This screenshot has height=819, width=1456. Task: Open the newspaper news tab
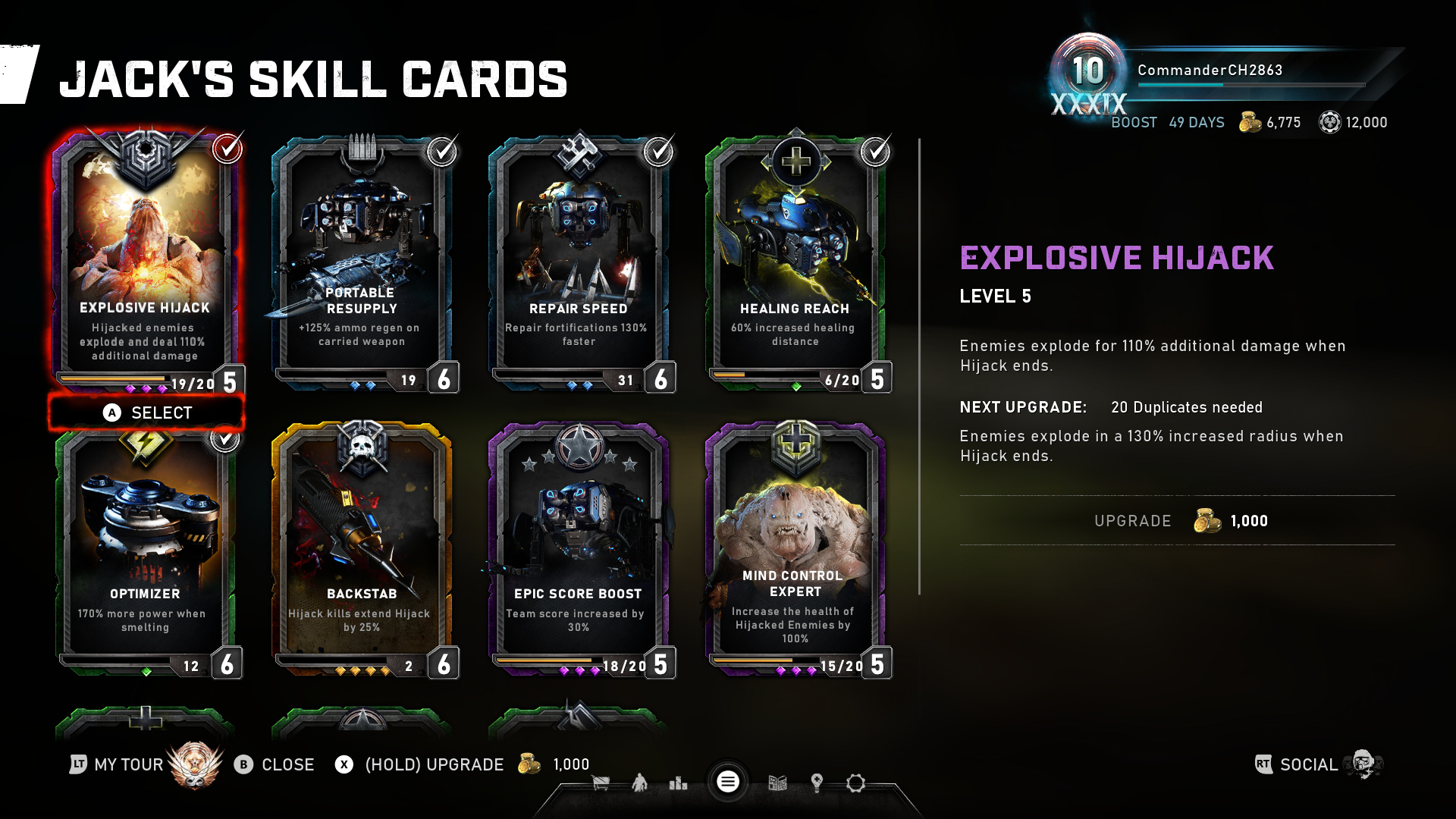[x=777, y=783]
